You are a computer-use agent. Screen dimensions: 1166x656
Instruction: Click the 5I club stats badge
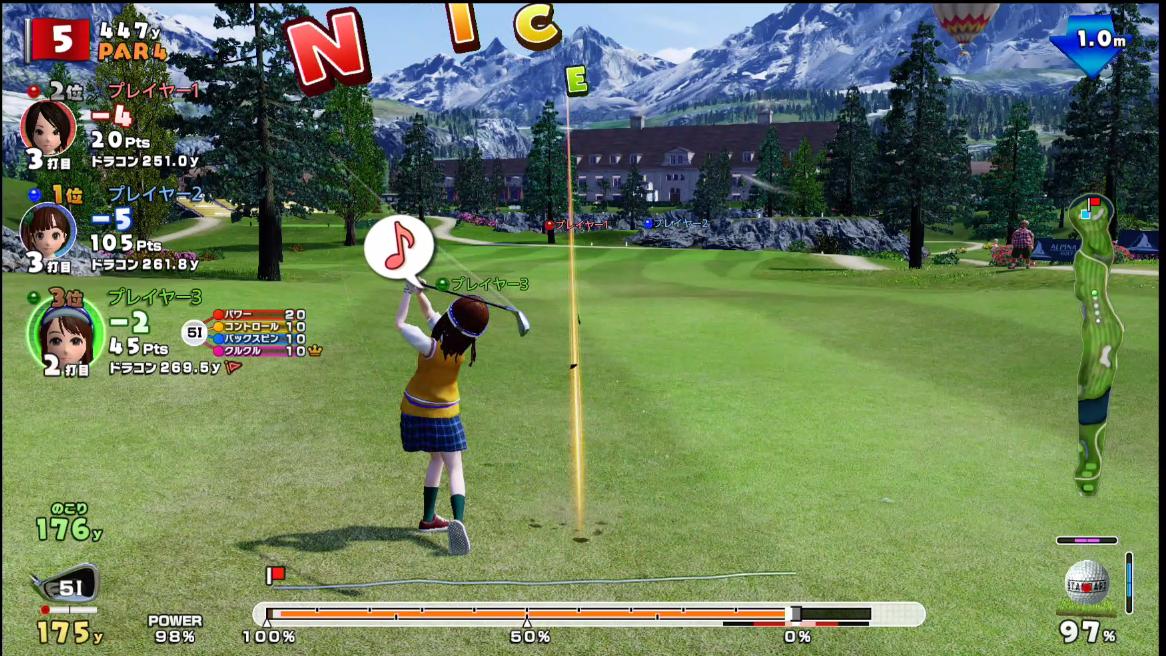coord(194,332)
